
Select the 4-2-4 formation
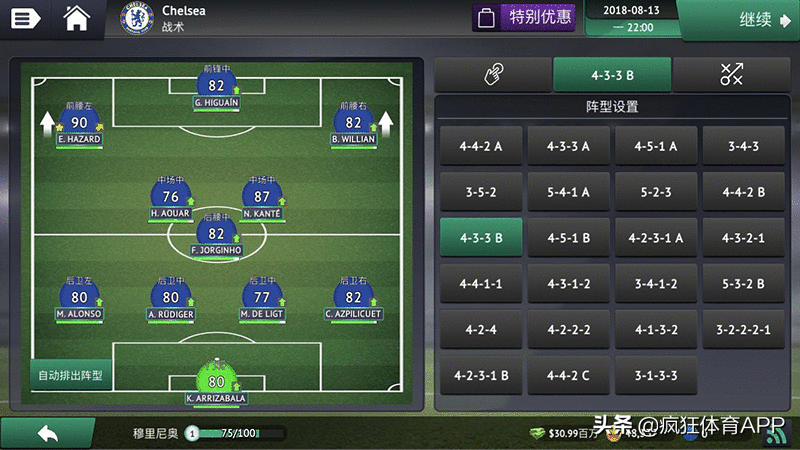click(x=481, y=330)
